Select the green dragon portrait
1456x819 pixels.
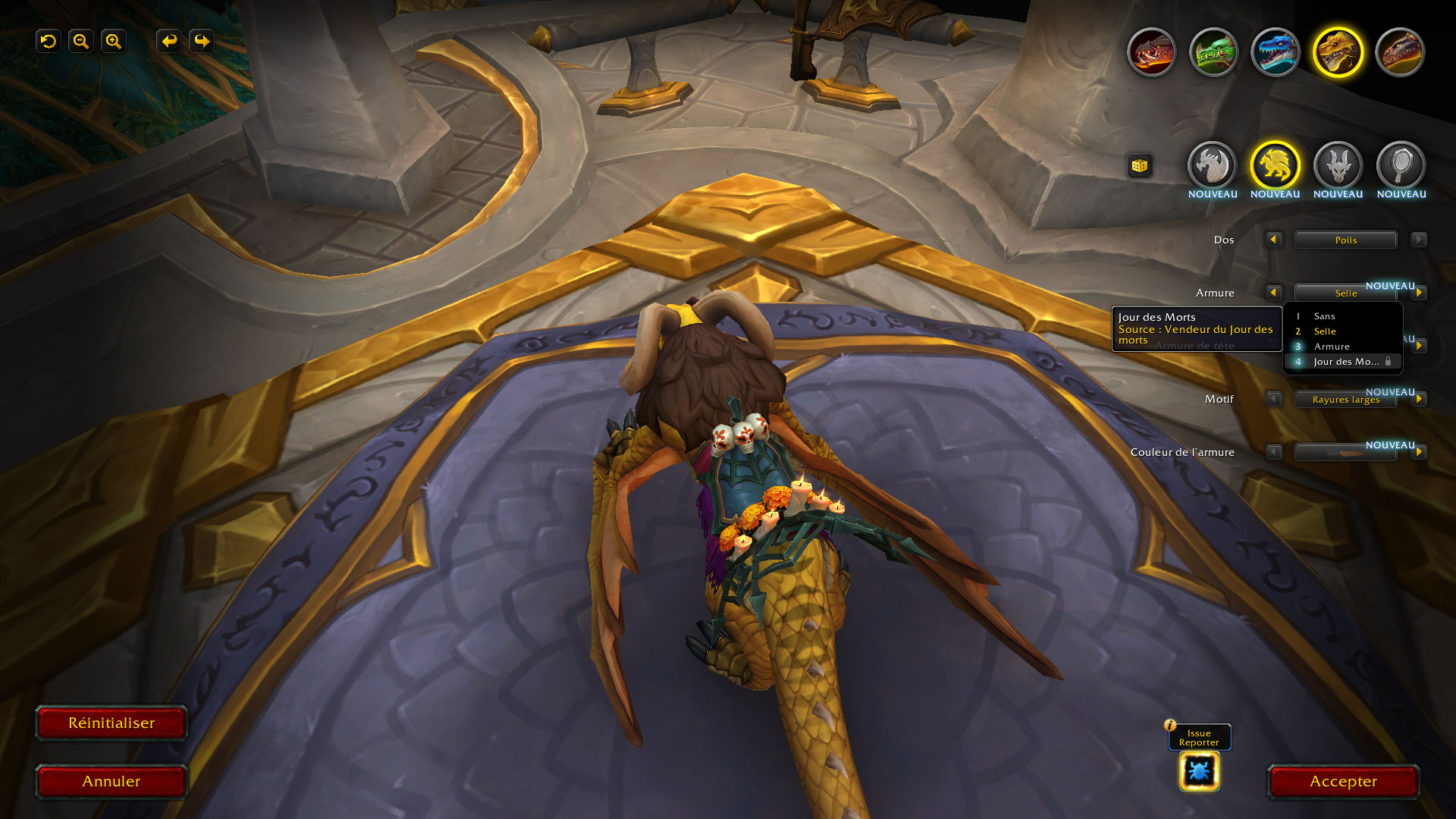click(x=1213, y=52)
